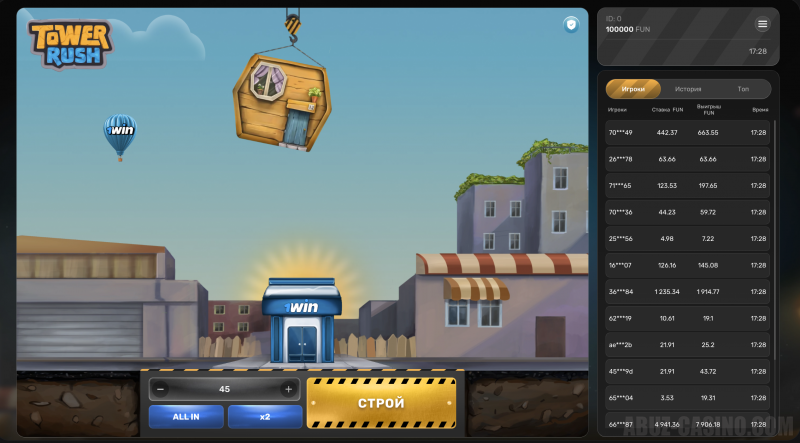Select player row 25***56
The width and height of the screenshot is (800, 443).
coord(688,239)
